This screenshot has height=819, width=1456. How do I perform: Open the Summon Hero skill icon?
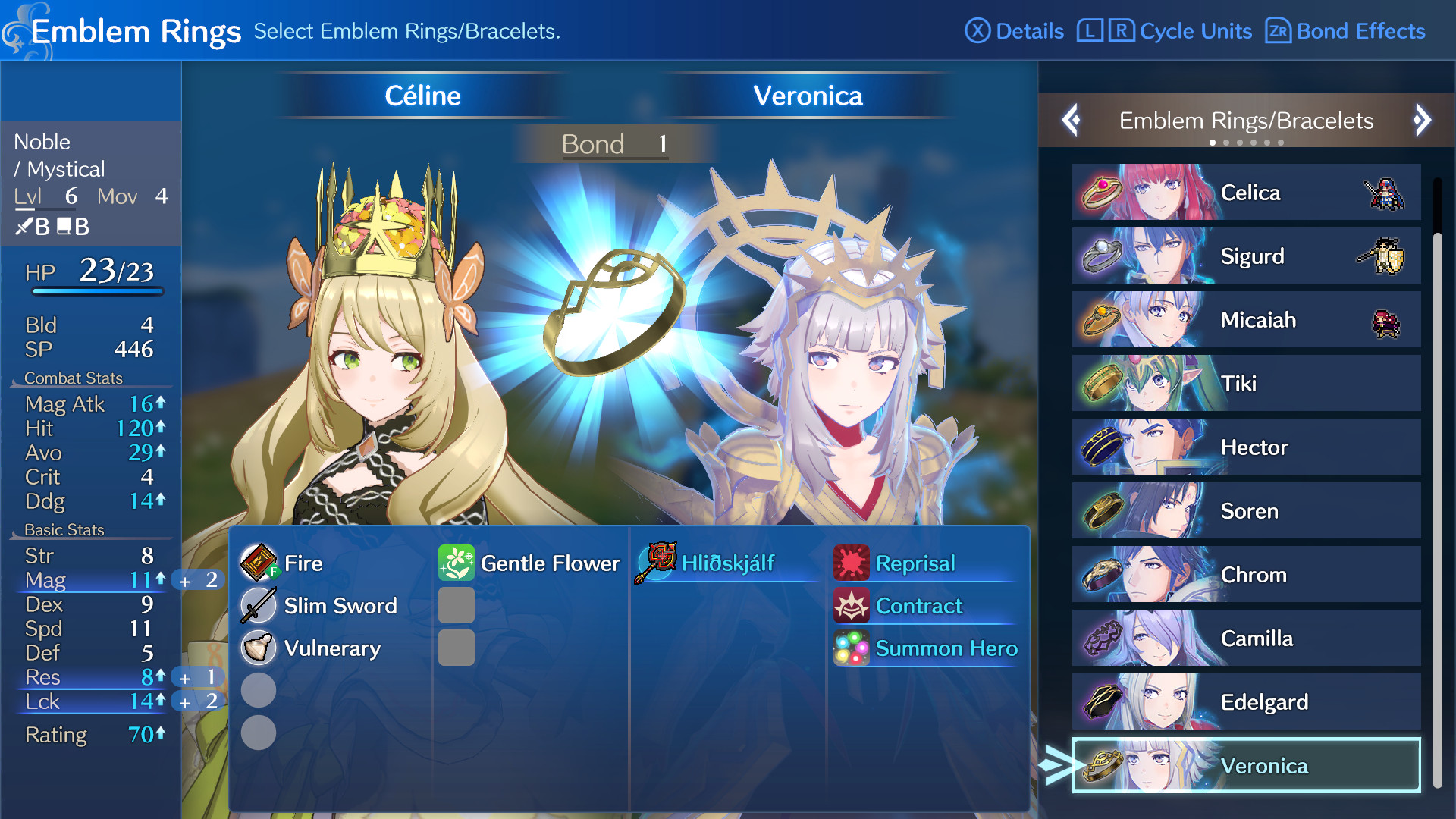(x=851, y=648)
